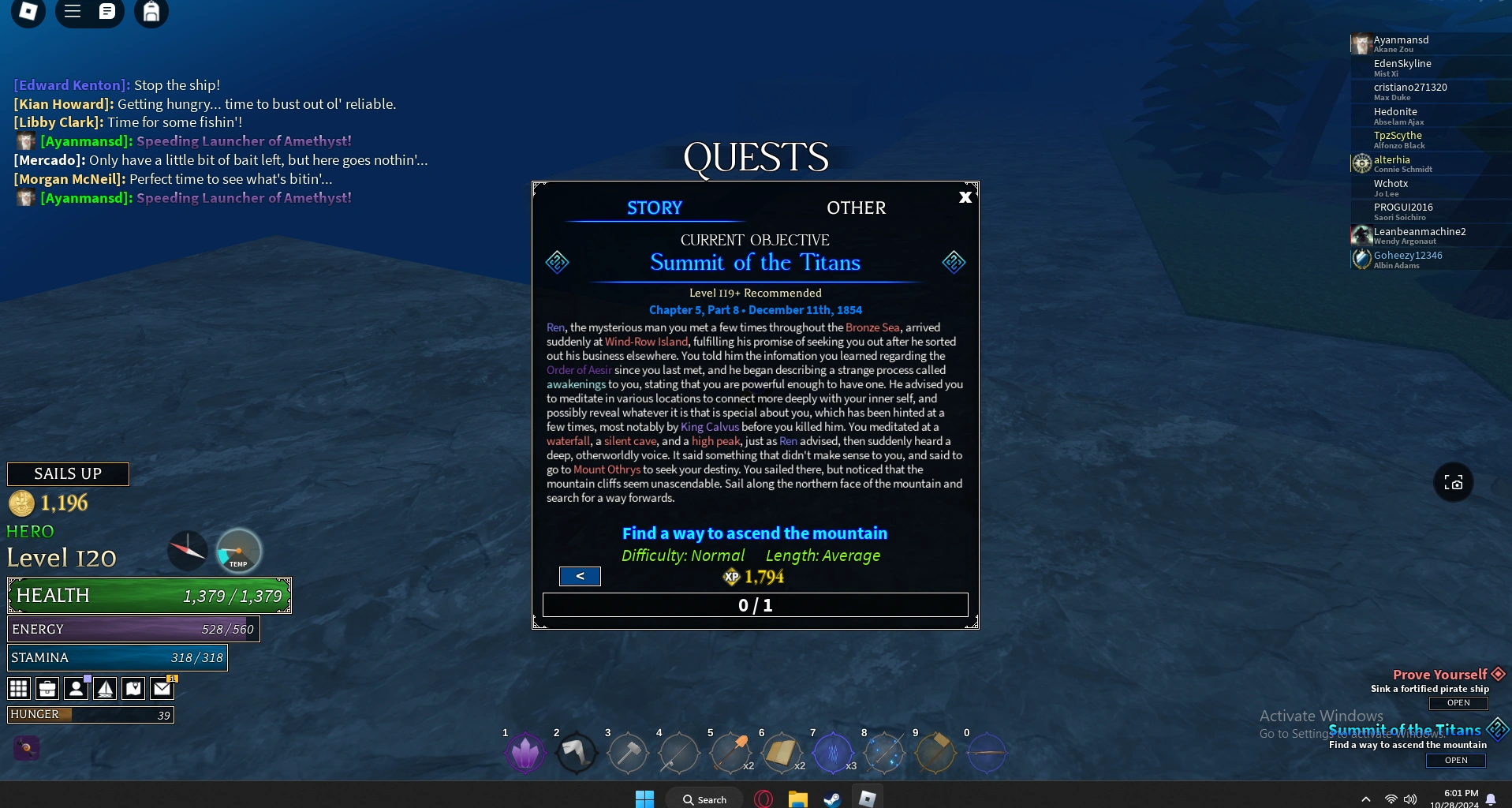Open the briefcase items icon

pos(47,688)
